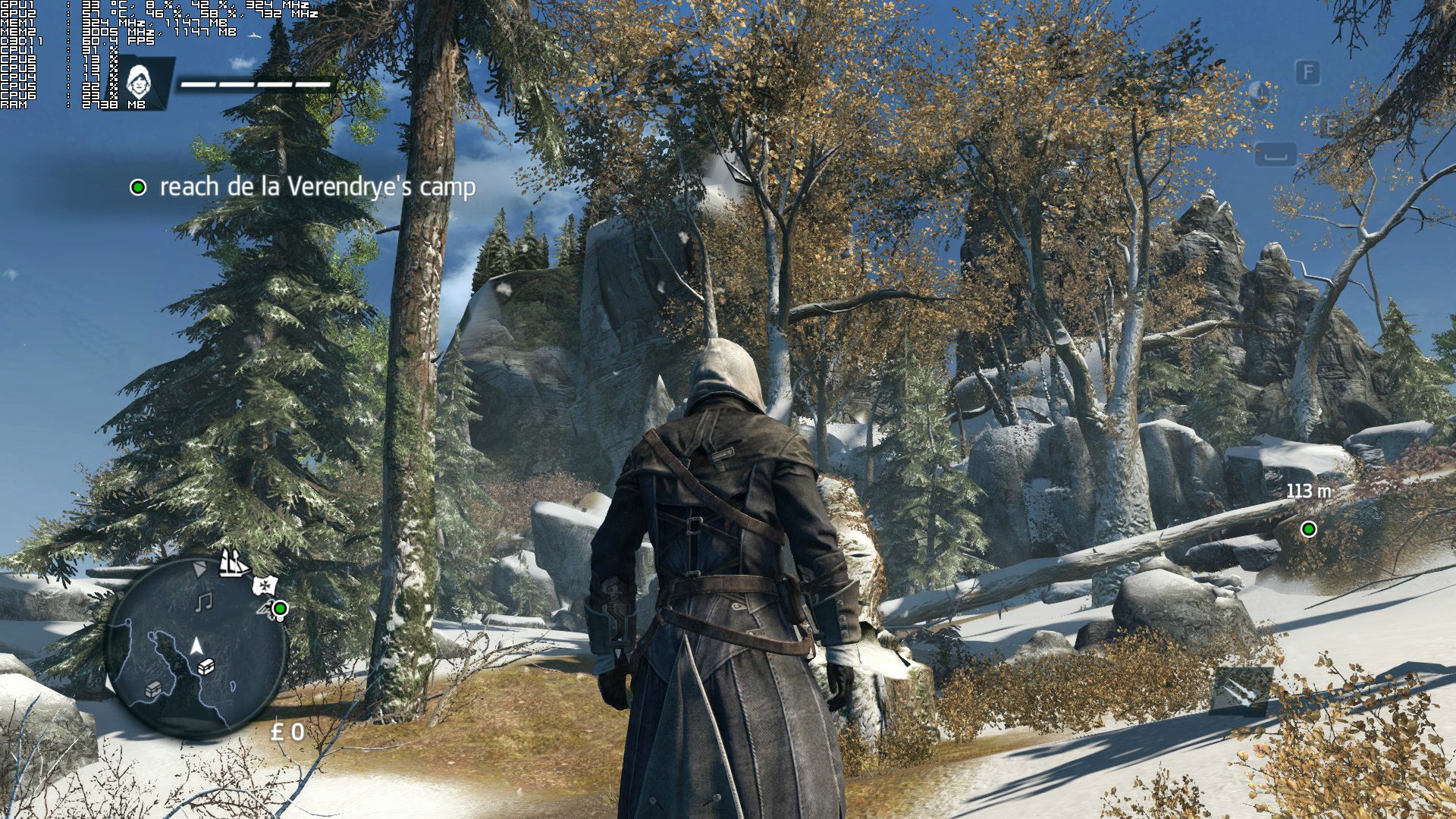The image size is (1456, 819).
Task: Click the second treasure chest on the minimap's left side
Action: (153, 691)
